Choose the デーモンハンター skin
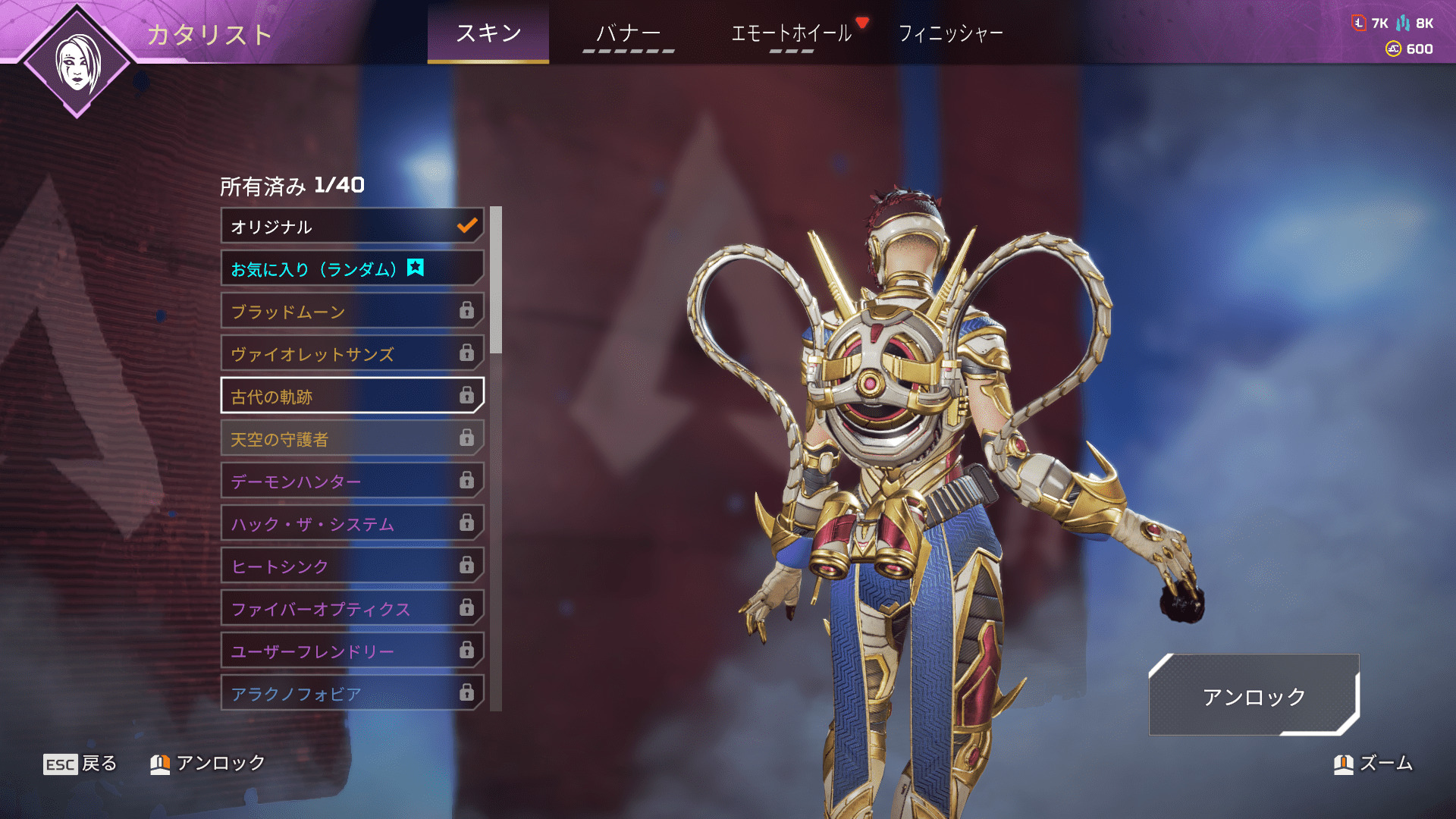Image resolution: width=1456 pixels, height=819 pixels. coord(352,481)
